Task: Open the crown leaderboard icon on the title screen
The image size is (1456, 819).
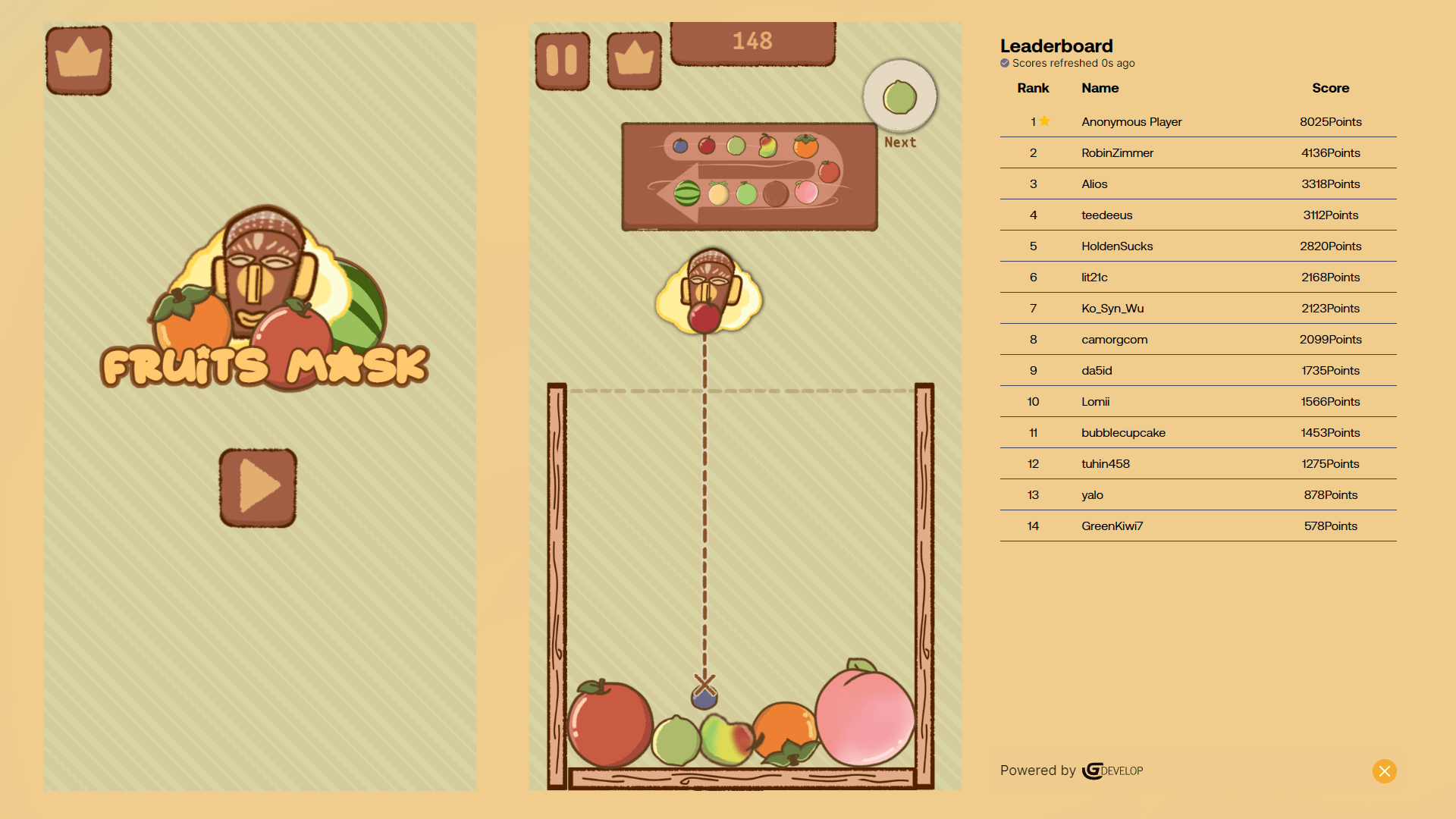Action: tap(78, 60)
